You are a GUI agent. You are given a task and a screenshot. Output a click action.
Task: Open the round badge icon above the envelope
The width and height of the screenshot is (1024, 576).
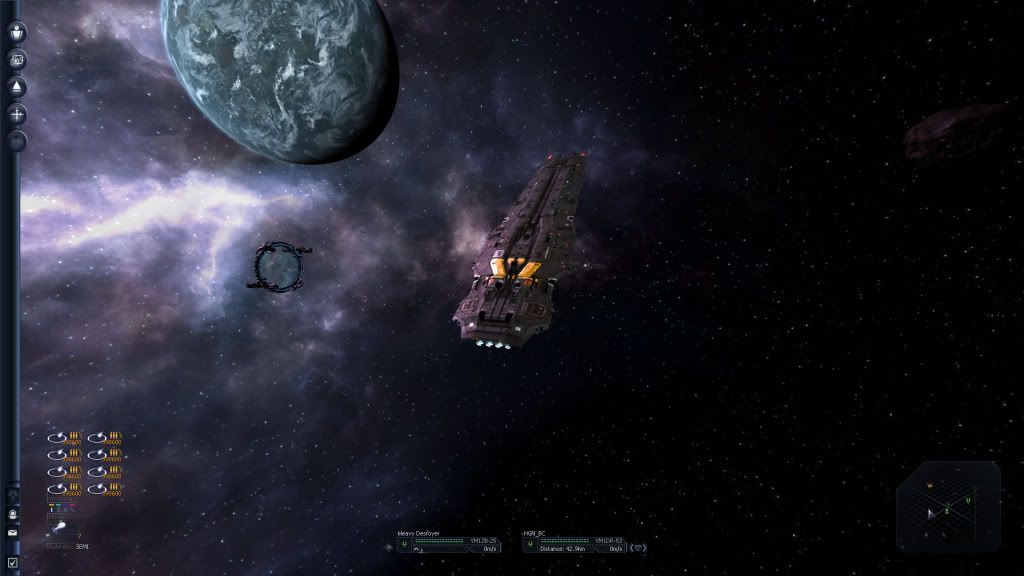tap(12, 515)
